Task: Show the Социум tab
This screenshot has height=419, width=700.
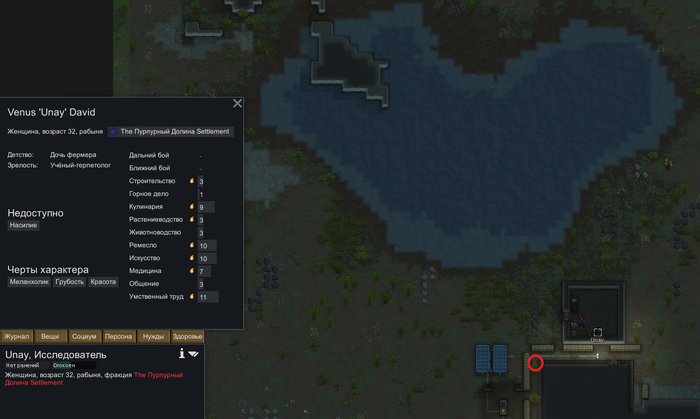Action: 85,337
